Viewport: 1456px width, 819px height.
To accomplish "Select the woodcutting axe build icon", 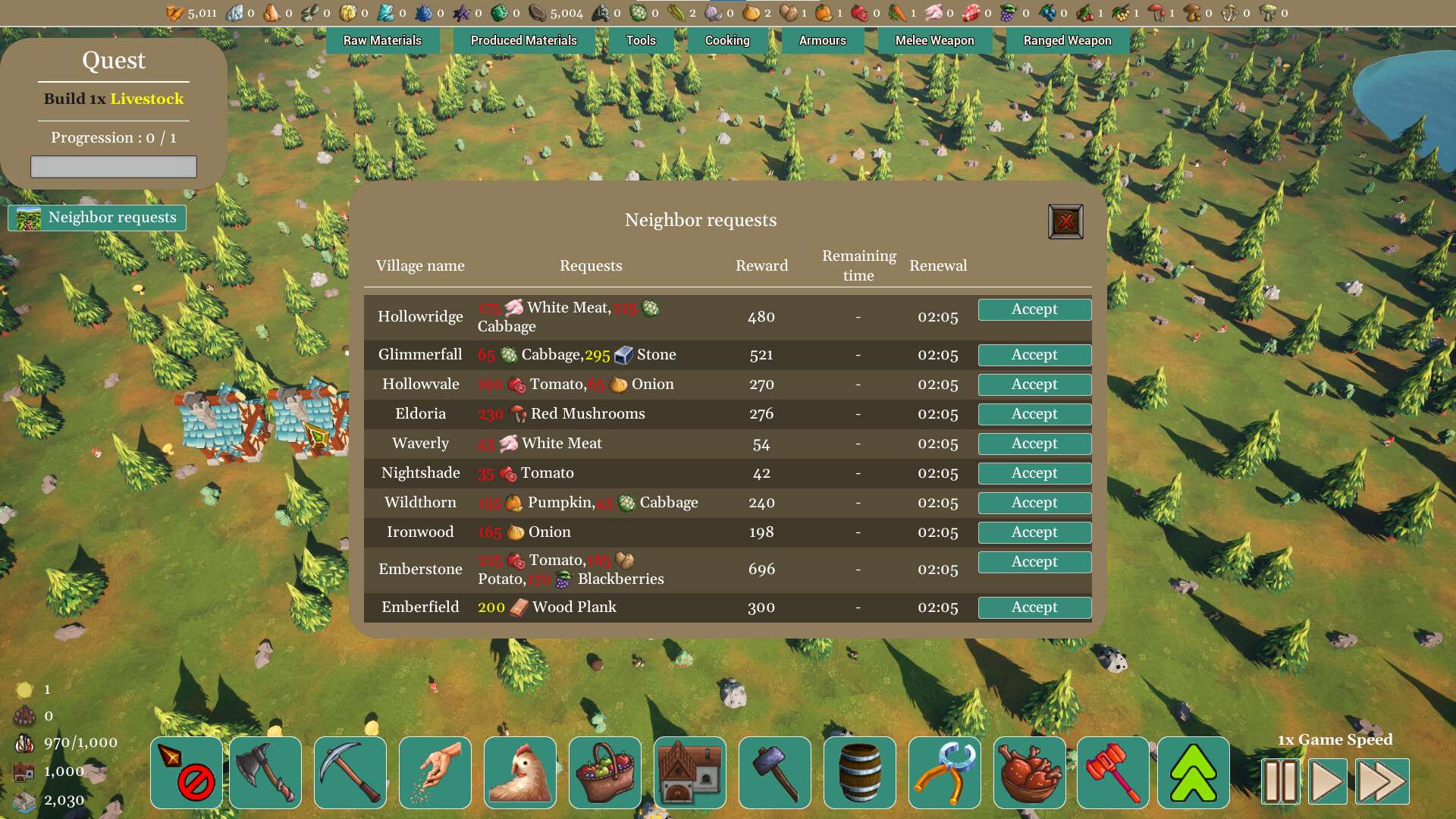I will point(265,772).
